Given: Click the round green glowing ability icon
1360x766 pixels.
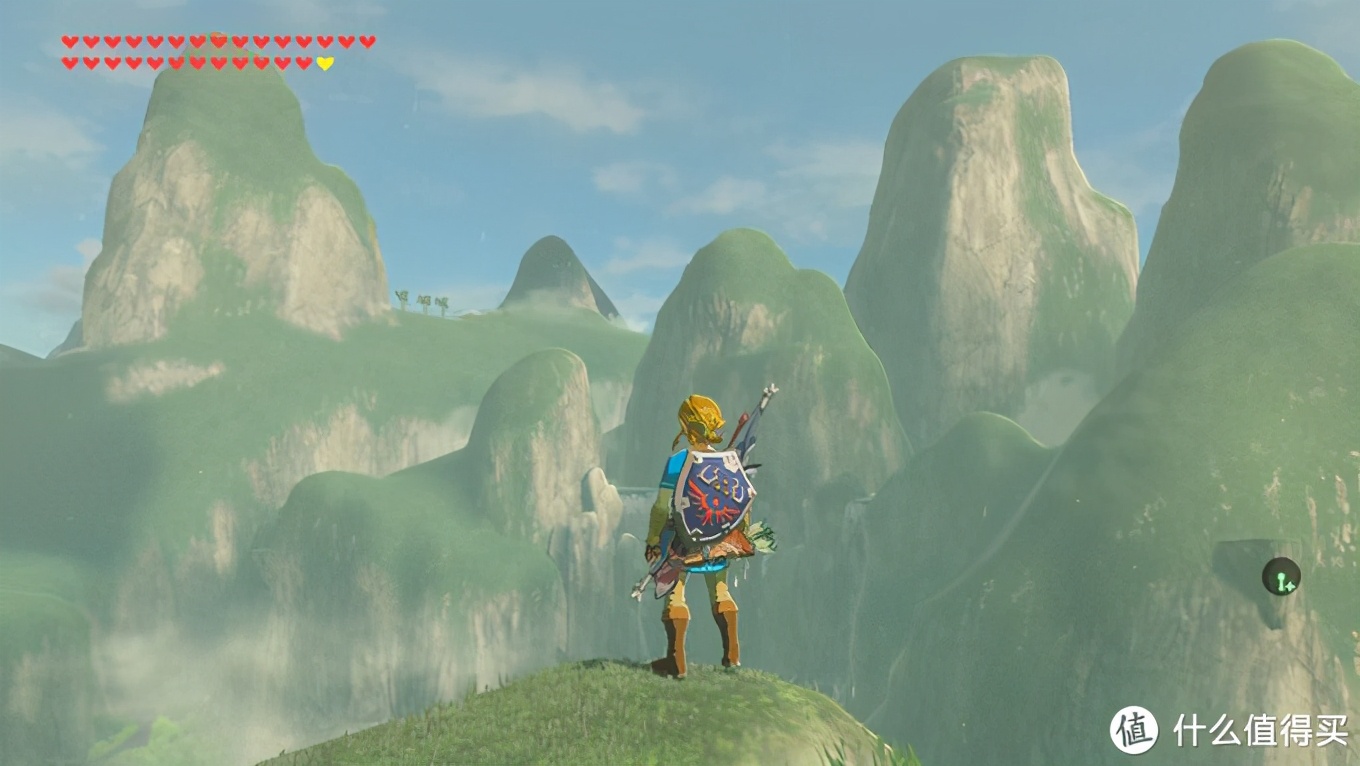Looking at the screenshot, I should click(1280, 576).
